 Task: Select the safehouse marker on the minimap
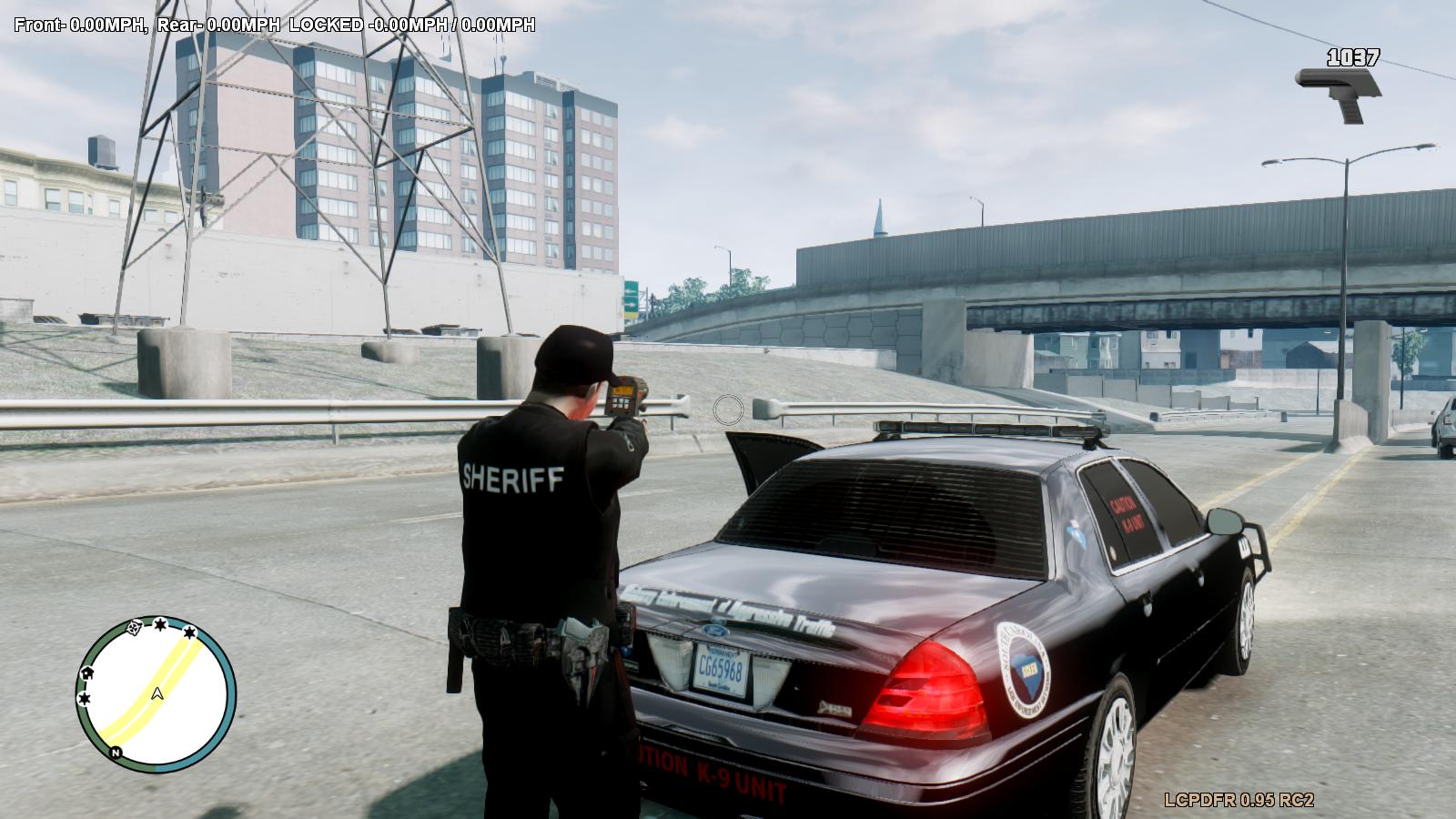(88, 672)
